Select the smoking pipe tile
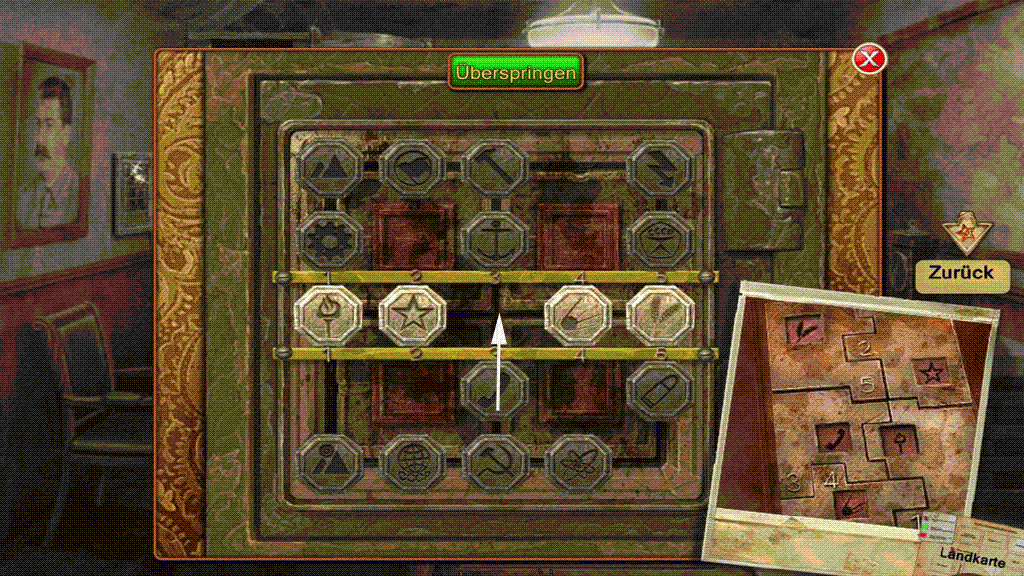This screenshot has height=576, width=1024. [495, 386]
